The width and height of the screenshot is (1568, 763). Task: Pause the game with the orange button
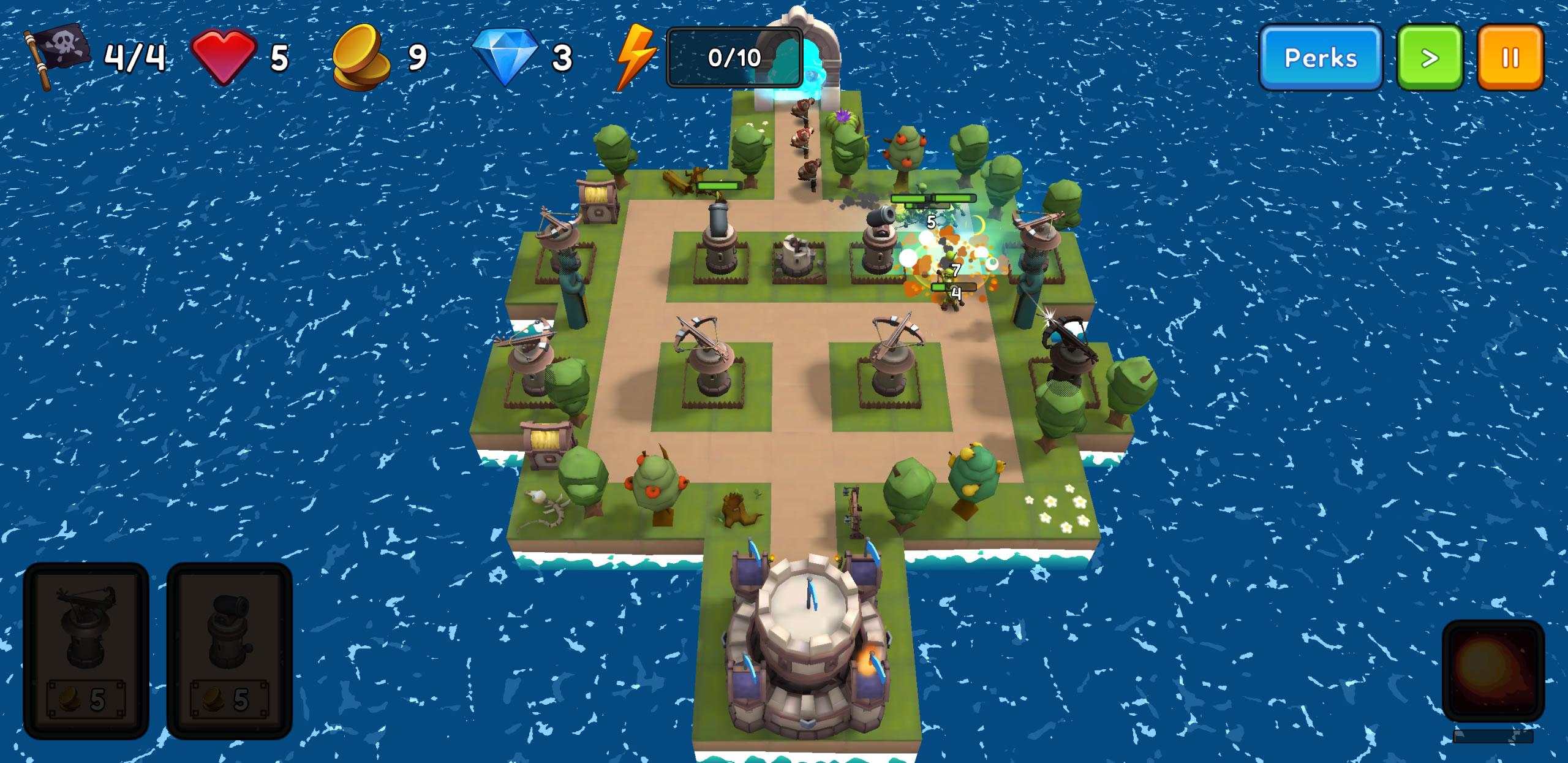(1510, 58)
